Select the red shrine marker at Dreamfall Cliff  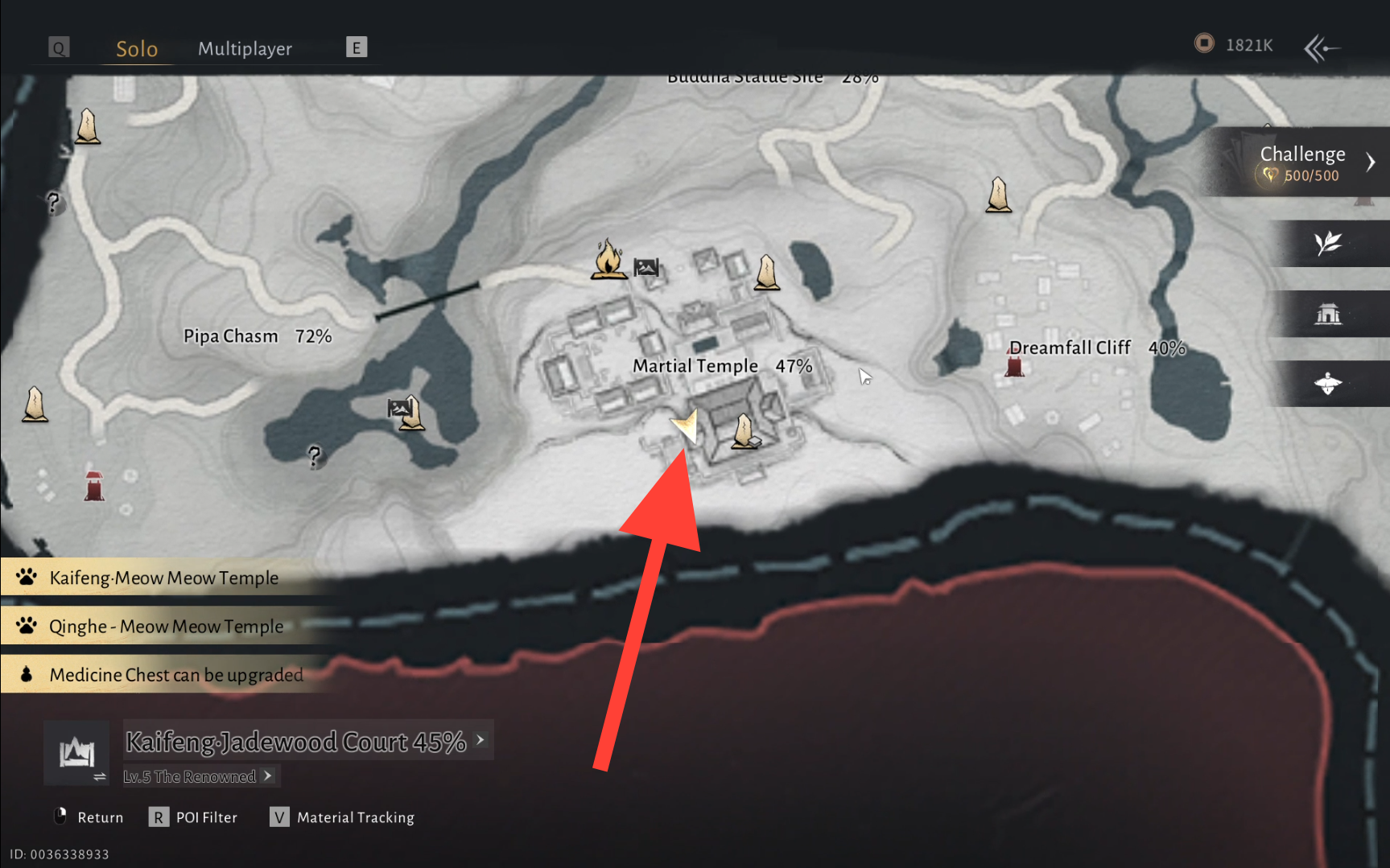1015,366
